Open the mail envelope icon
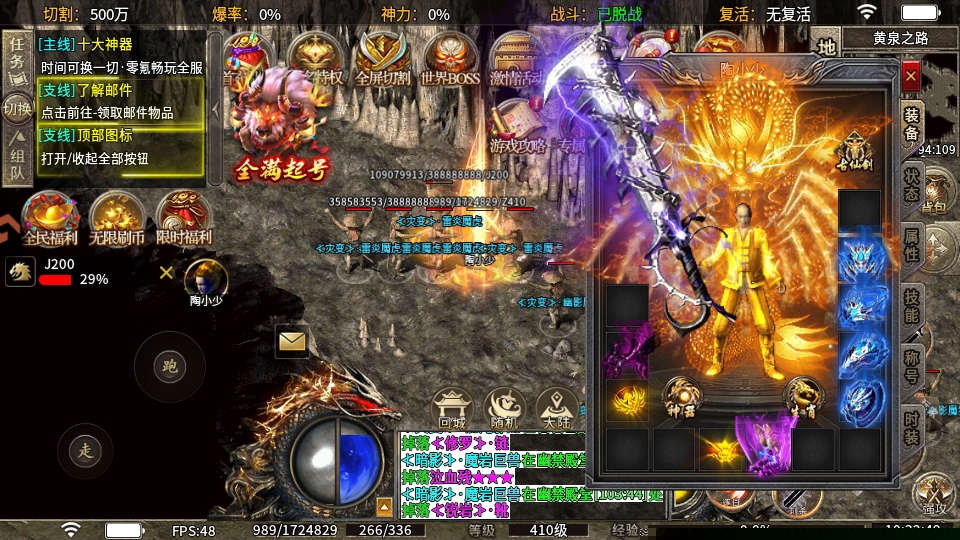This screenshot has width=960, height=540. pos(292,342)
